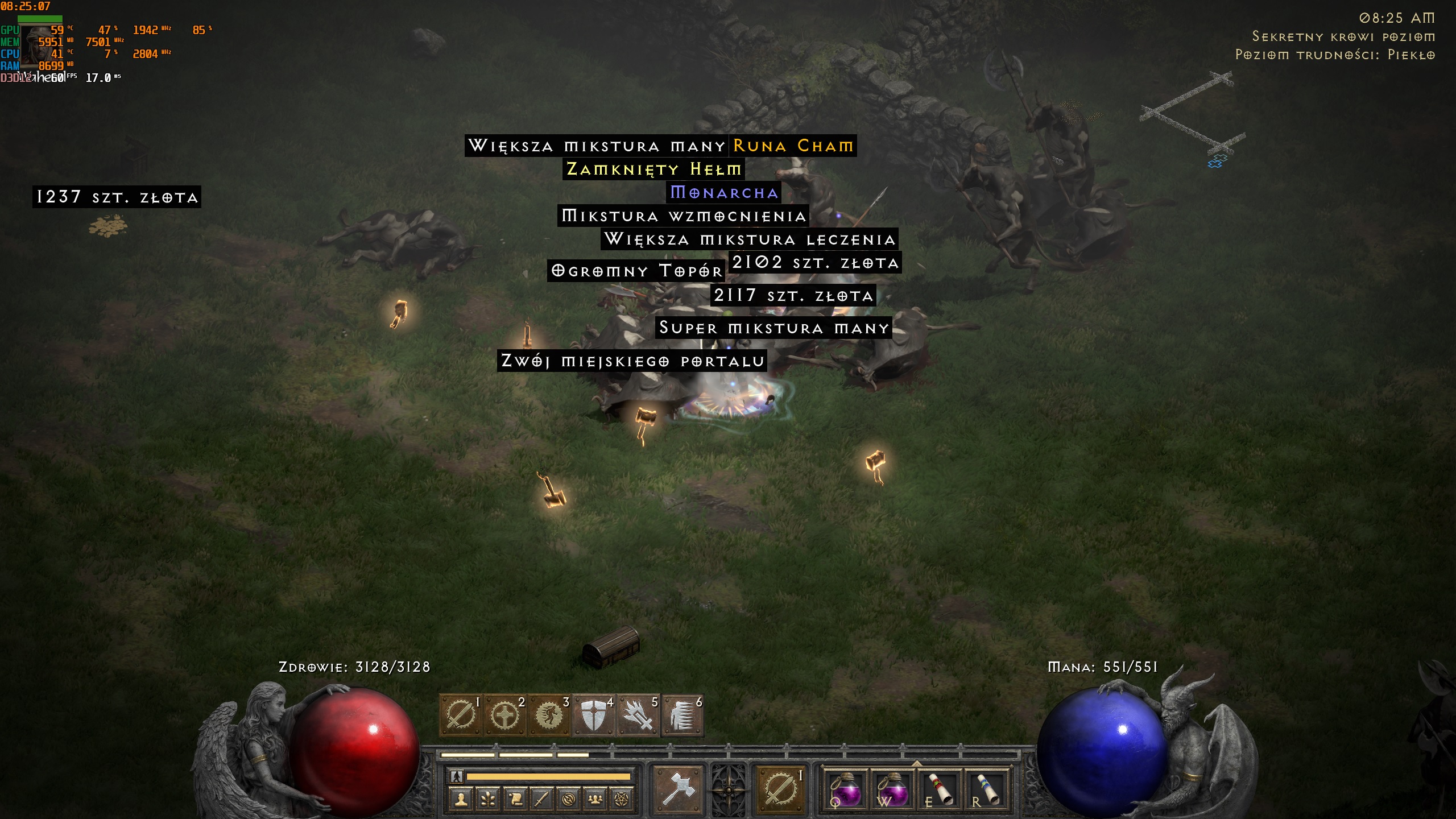The height and width of the screenshot is (819, 1456).
Task: Toggle run/walk using the walking figure icon
Action: point(456,776)
